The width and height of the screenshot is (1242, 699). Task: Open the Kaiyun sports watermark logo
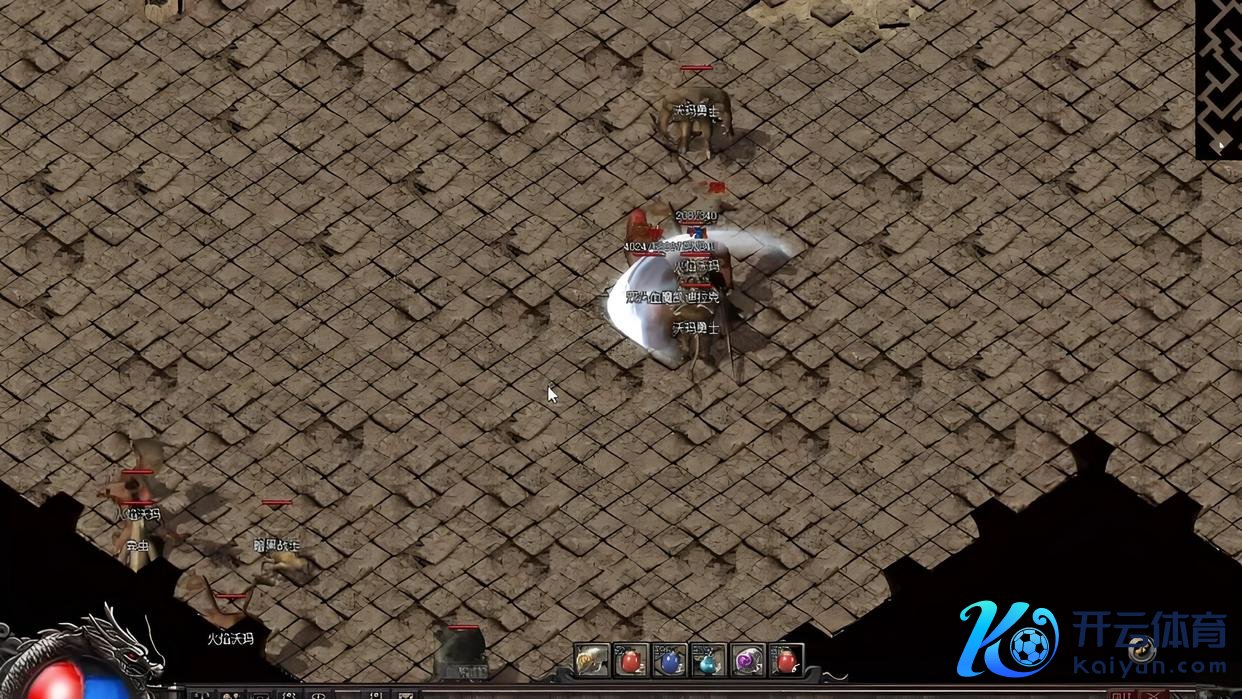click(1092, 640)
